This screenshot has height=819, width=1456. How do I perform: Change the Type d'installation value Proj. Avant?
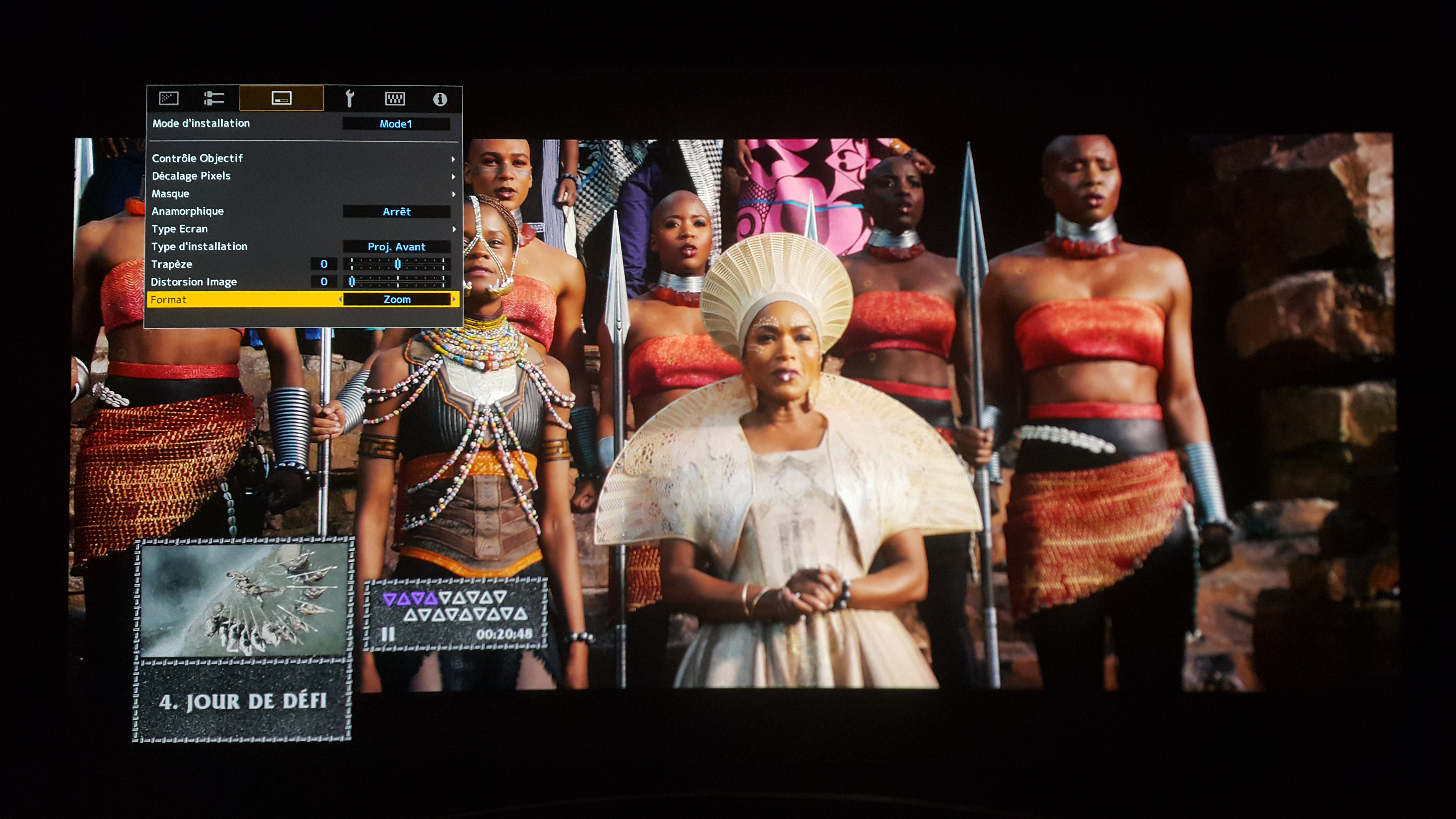(396, 246)
